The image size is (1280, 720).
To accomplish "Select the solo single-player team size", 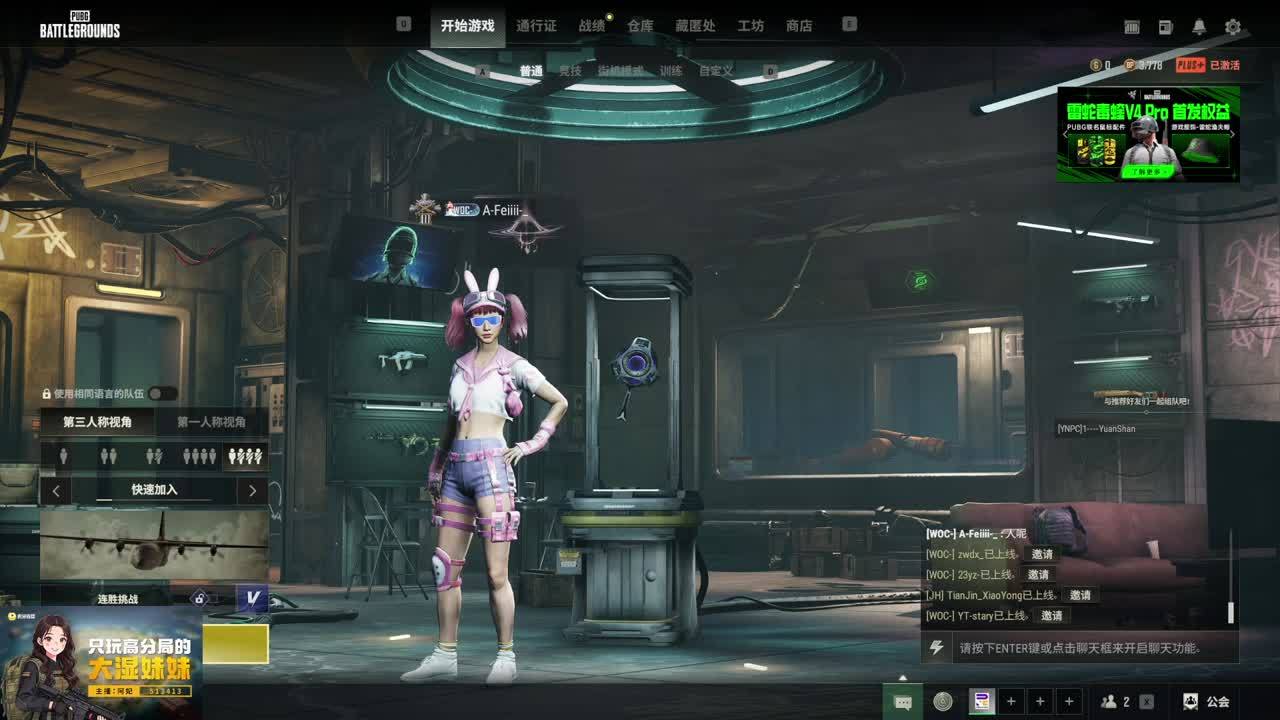I will 64,456.
